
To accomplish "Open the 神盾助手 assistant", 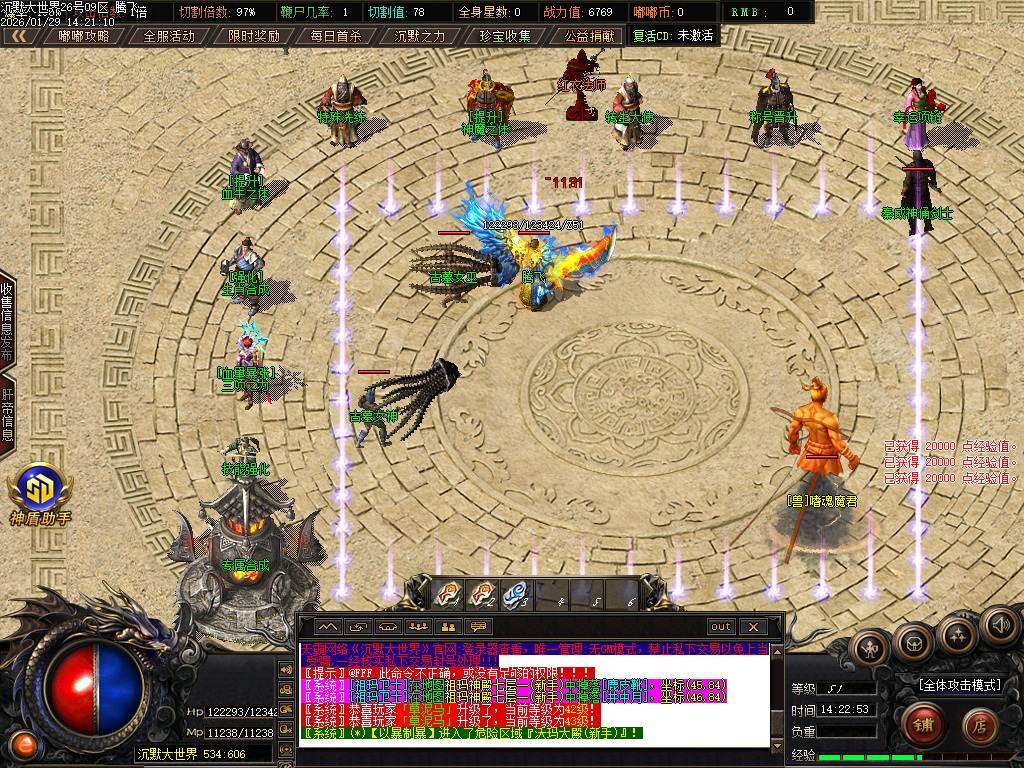I will pos(39,494).
